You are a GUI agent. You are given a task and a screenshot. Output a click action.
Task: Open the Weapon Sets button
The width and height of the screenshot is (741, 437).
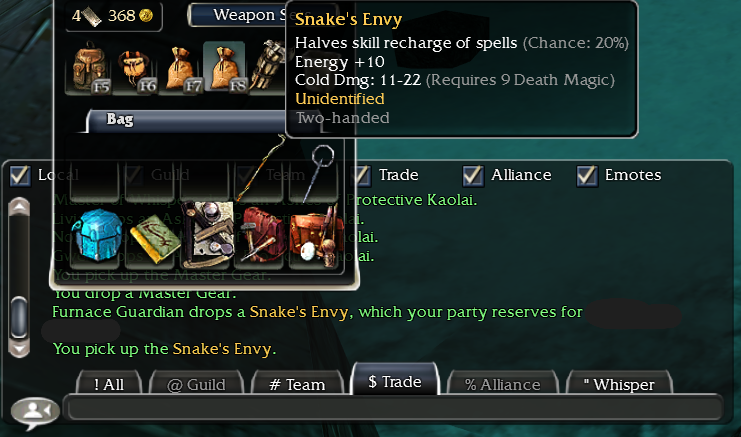click(238, 15)
